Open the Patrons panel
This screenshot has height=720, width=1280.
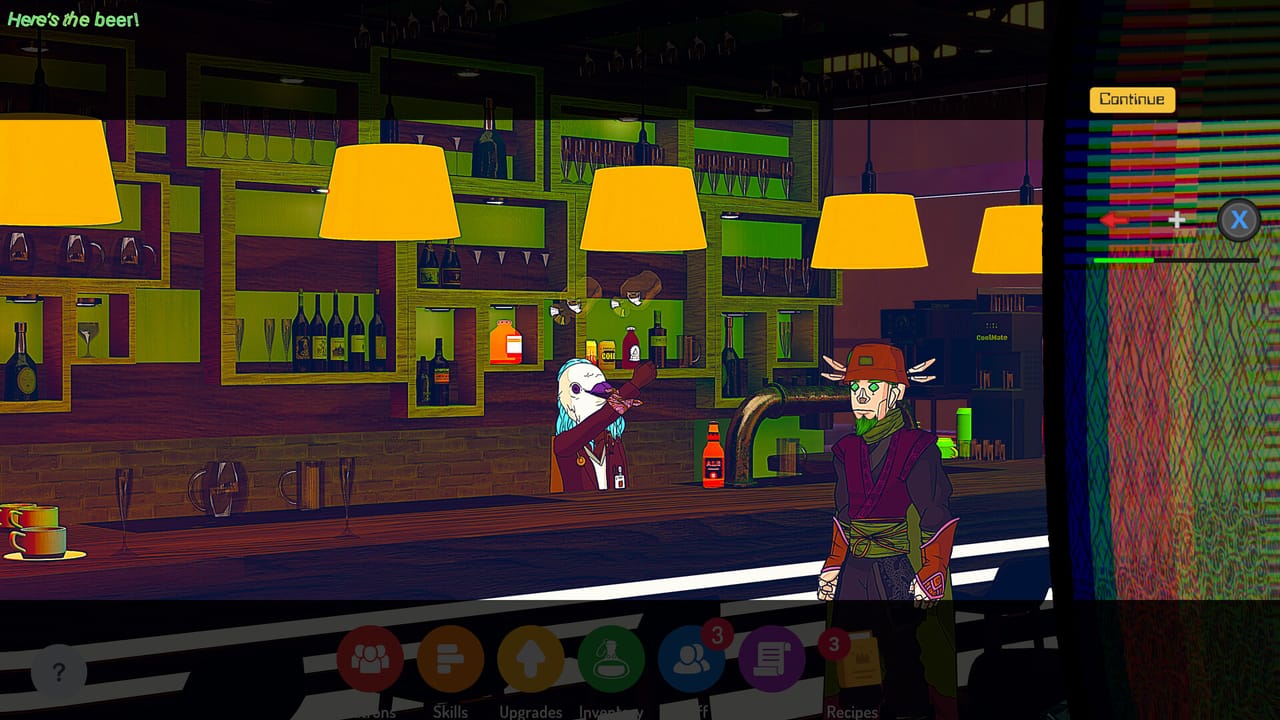[371, 660]
